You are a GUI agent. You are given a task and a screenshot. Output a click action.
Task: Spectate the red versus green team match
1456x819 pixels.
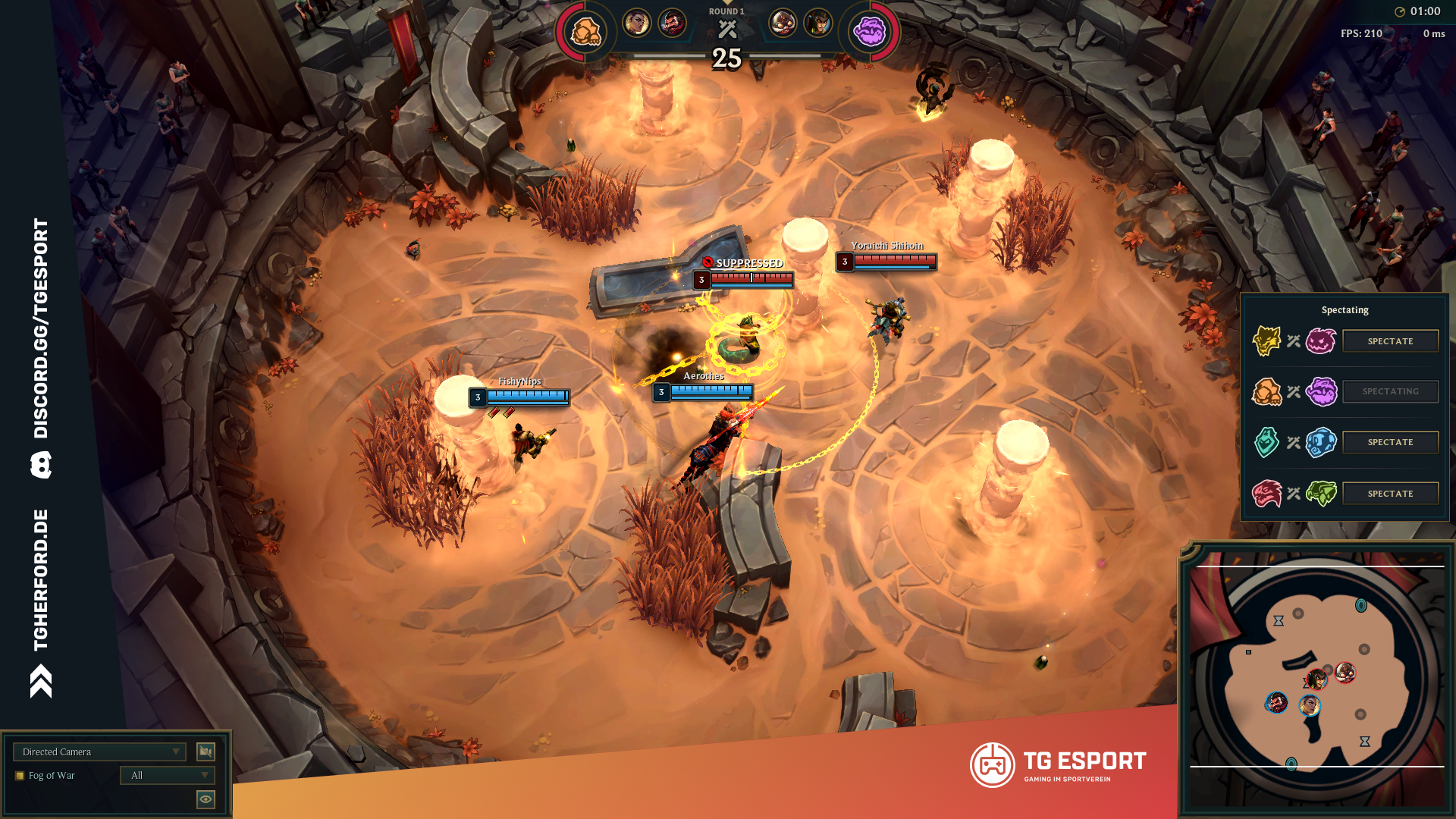1390,494
